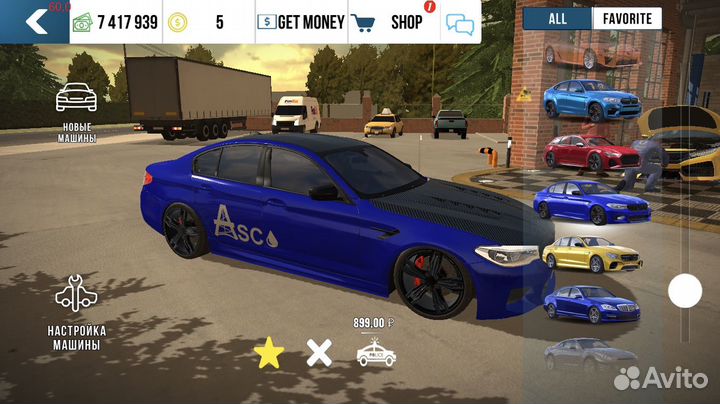Open the chat bubbles icon

click(x=460, y=23)
